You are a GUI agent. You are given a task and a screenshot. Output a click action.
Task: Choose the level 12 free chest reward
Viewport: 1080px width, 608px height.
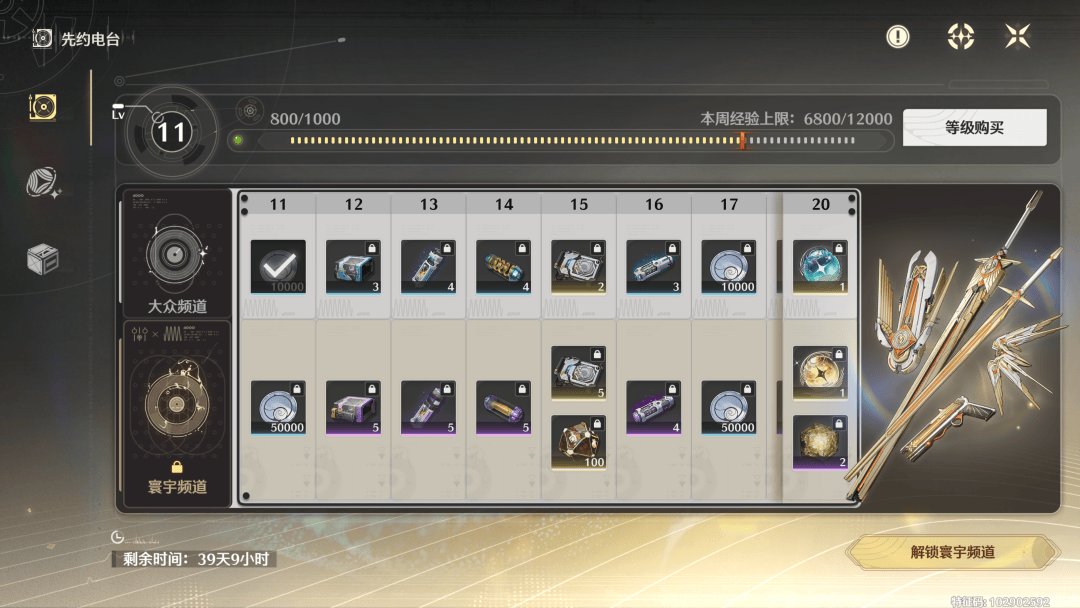point(353,267)
